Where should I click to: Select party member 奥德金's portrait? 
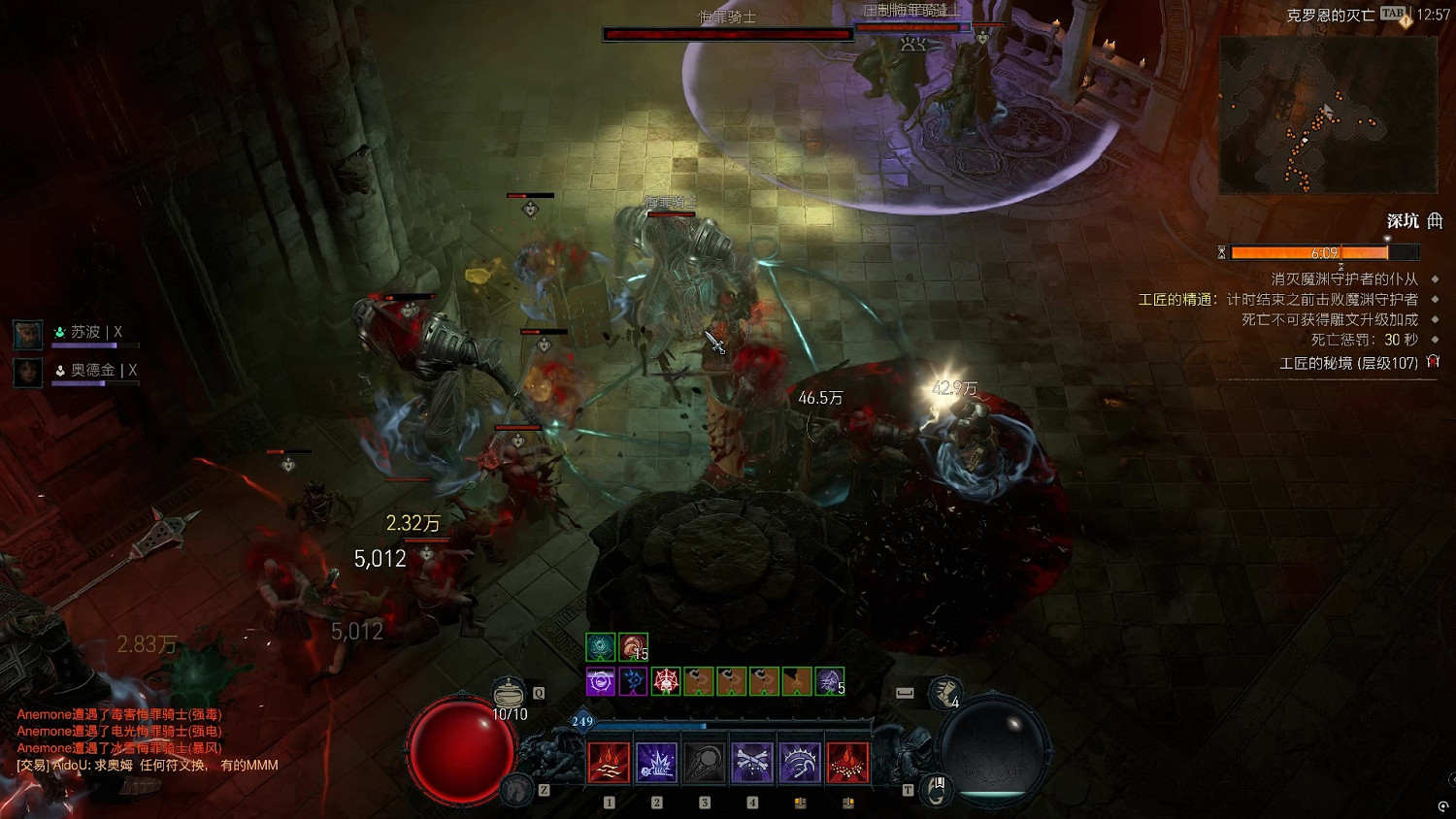tap(27, 372)
